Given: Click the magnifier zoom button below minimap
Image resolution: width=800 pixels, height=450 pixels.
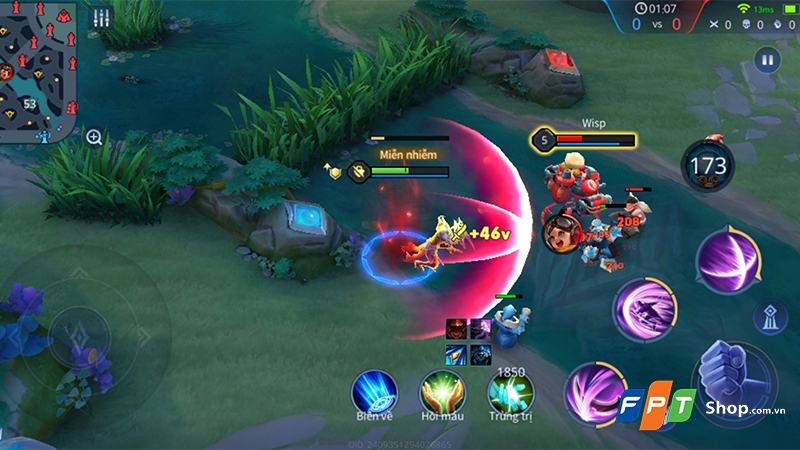Looking at the screenshot, I should (x=94, y=137).
